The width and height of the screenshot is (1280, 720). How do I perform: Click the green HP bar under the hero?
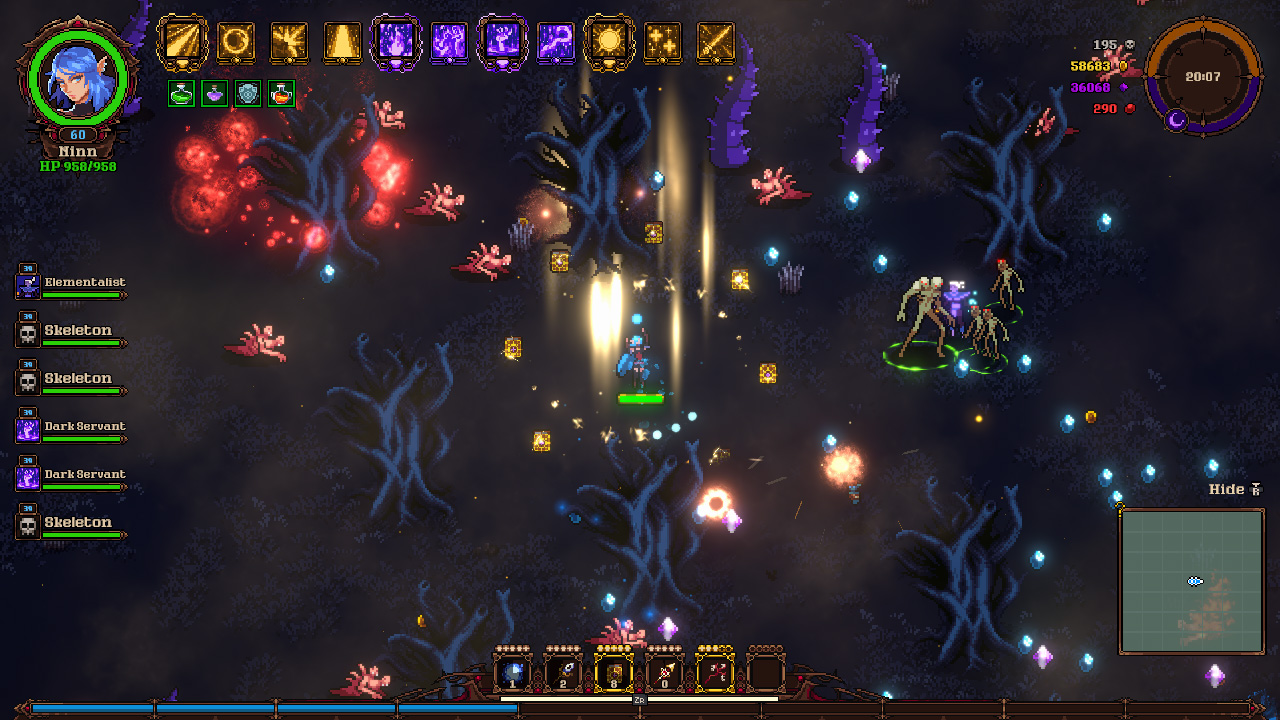pos(641,400)
